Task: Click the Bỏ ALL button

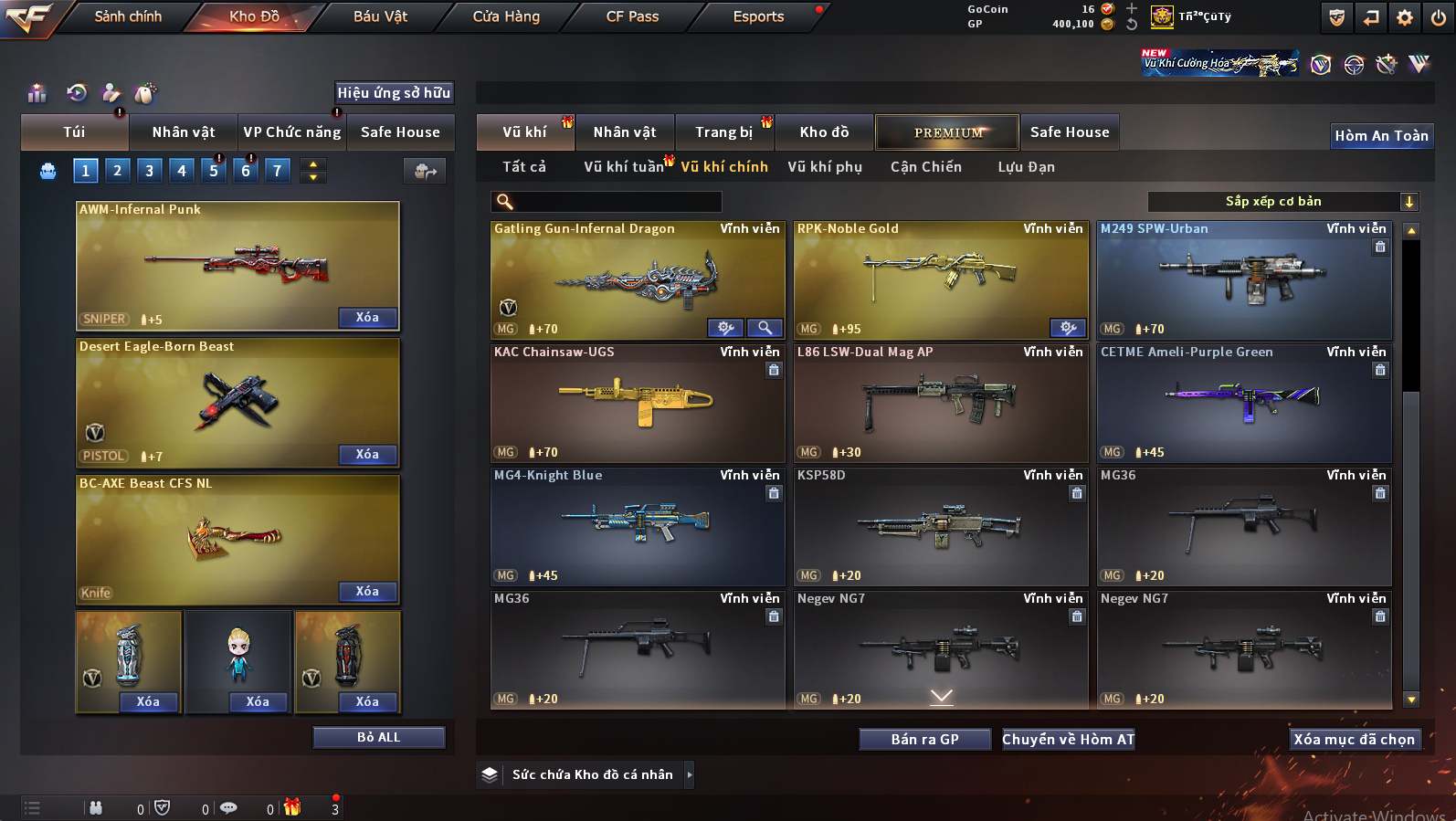Action: point(378,737)
